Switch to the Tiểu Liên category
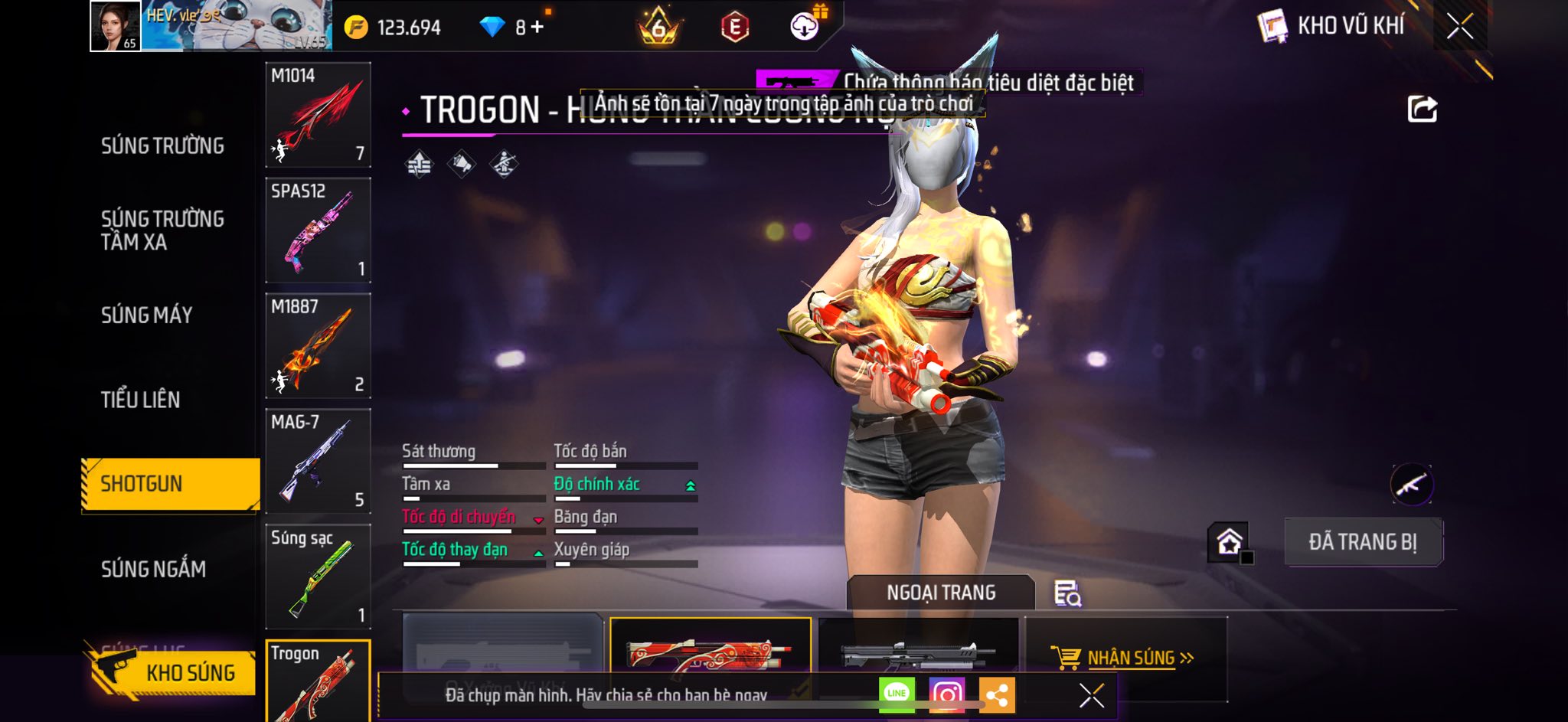The image size is (1568, 722). pyautogui.click(x=140, y=400)
